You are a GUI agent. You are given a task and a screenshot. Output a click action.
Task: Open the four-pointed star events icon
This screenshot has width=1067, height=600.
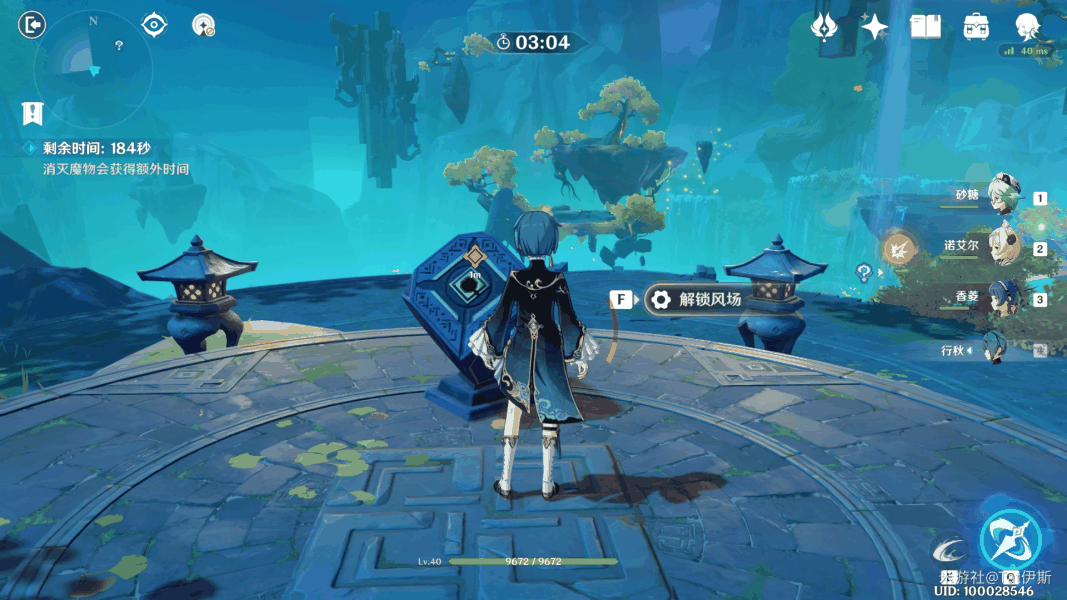pos(874,27)
